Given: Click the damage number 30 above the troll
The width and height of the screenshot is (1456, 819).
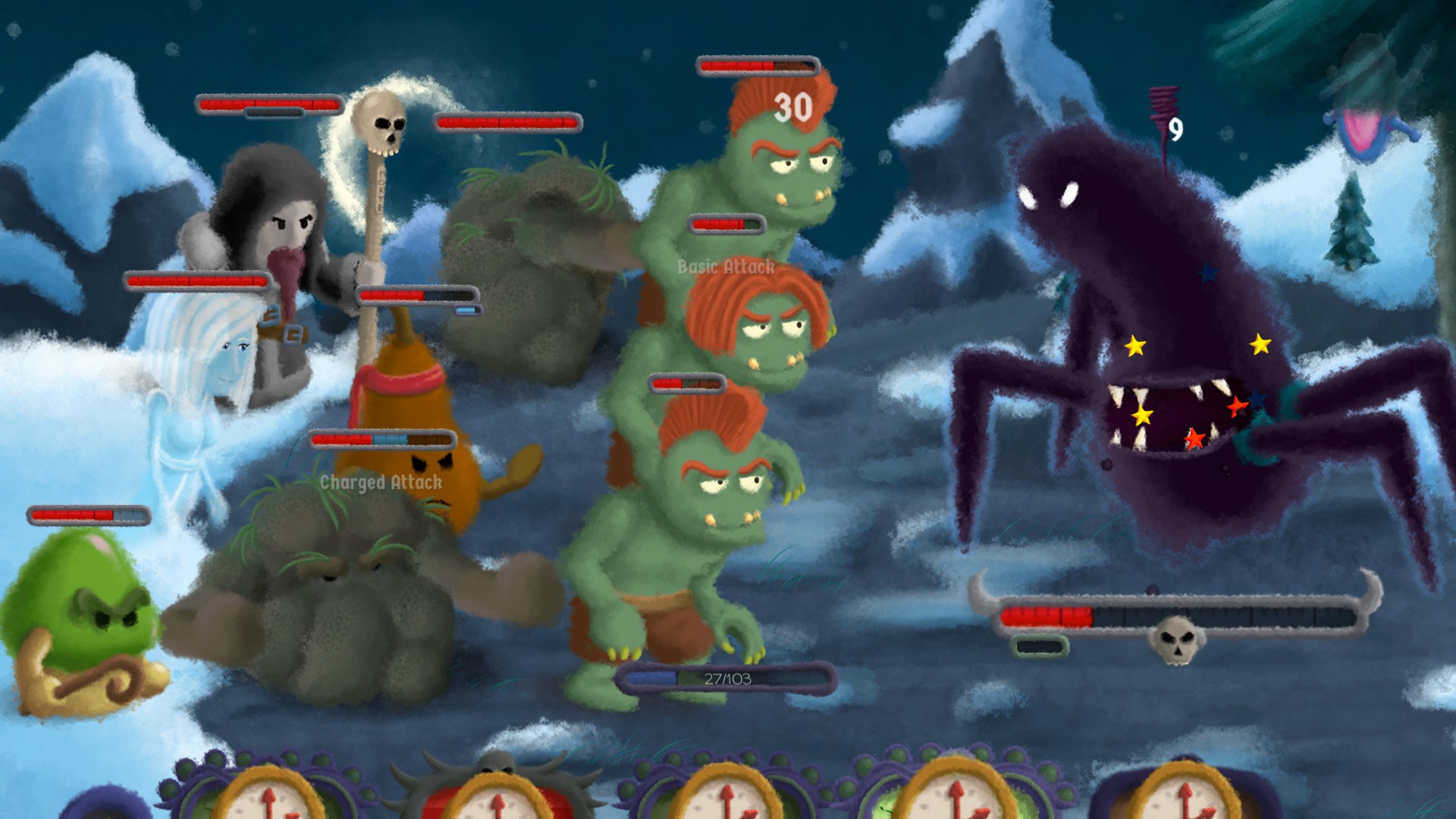Looking at the screenshot, I should tap(791, 108).
